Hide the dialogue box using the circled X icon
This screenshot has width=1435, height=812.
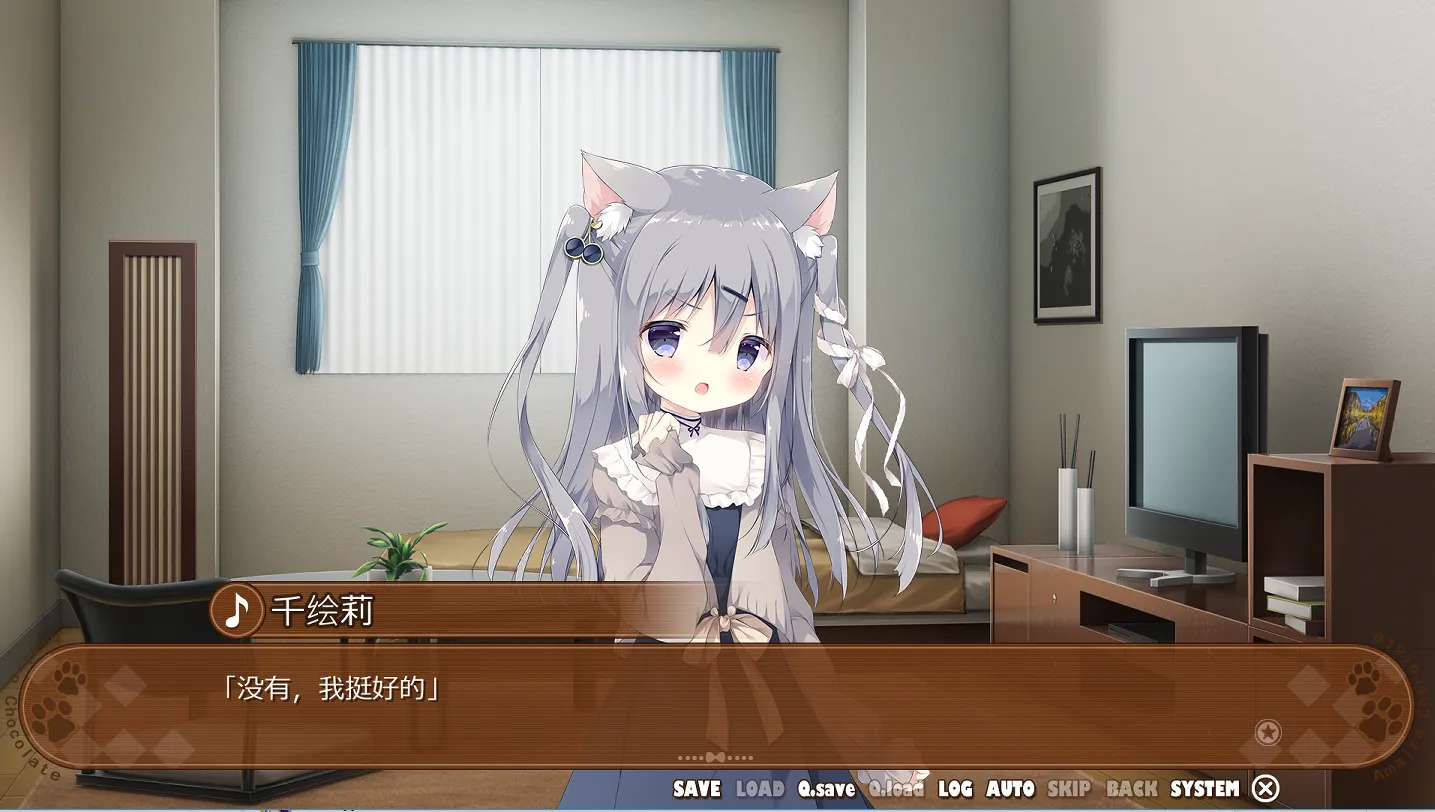tap(1265, 789)
